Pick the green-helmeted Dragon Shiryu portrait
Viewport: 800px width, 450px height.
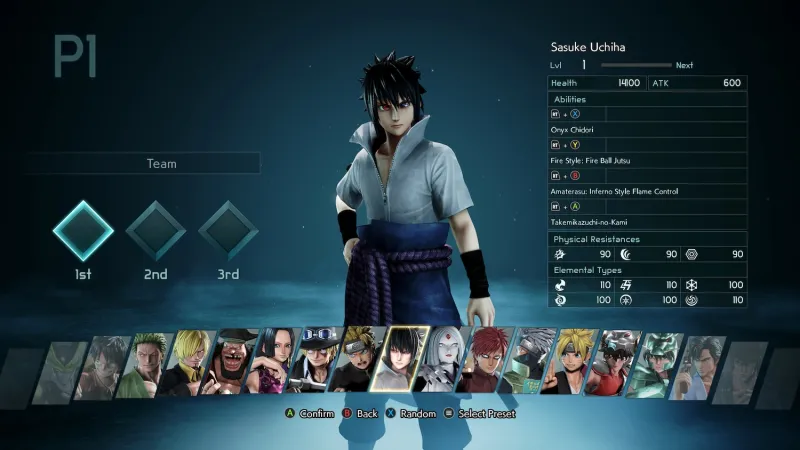660,364
